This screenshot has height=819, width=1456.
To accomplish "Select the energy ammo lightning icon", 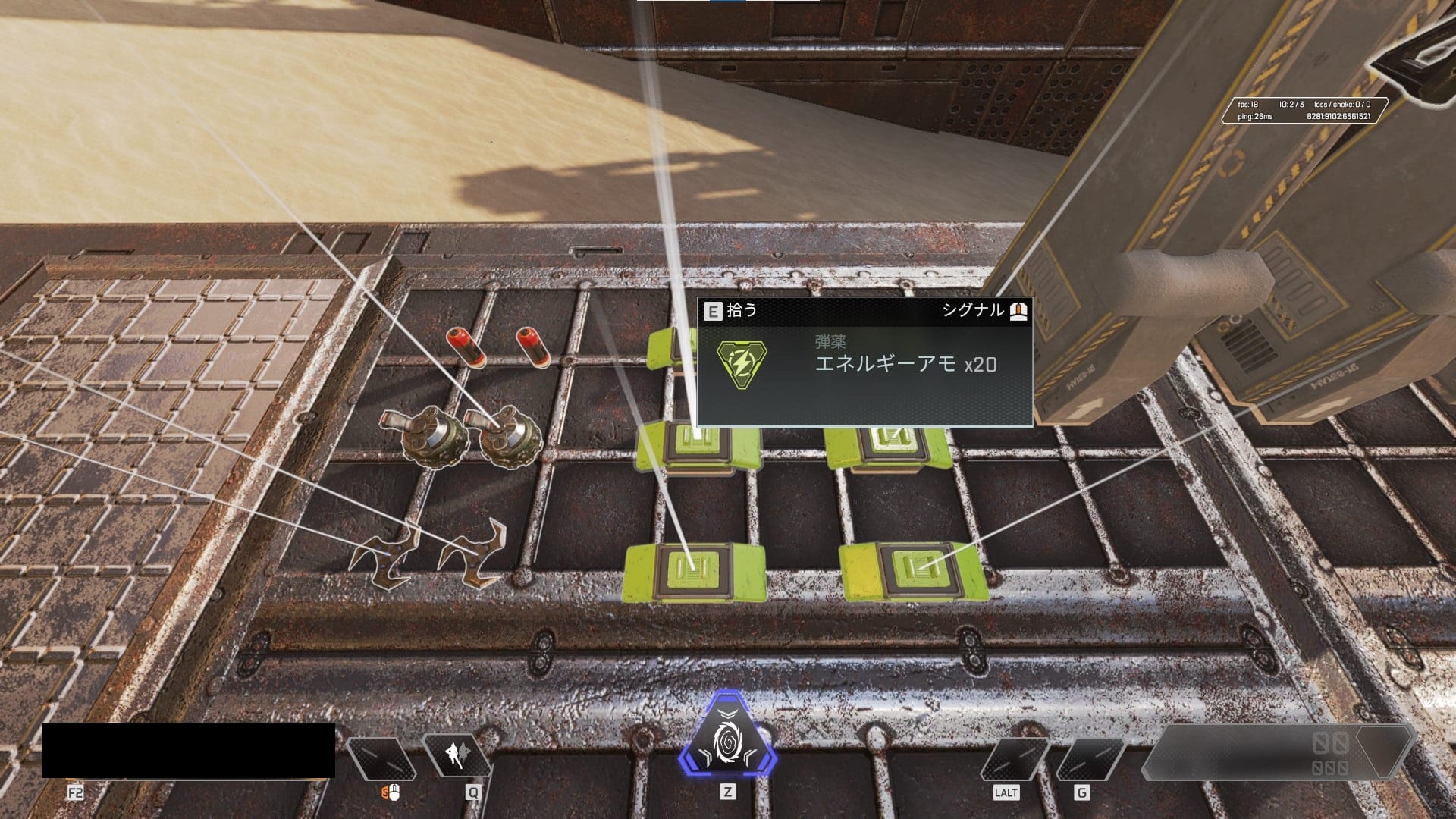I will pos(741,362).
